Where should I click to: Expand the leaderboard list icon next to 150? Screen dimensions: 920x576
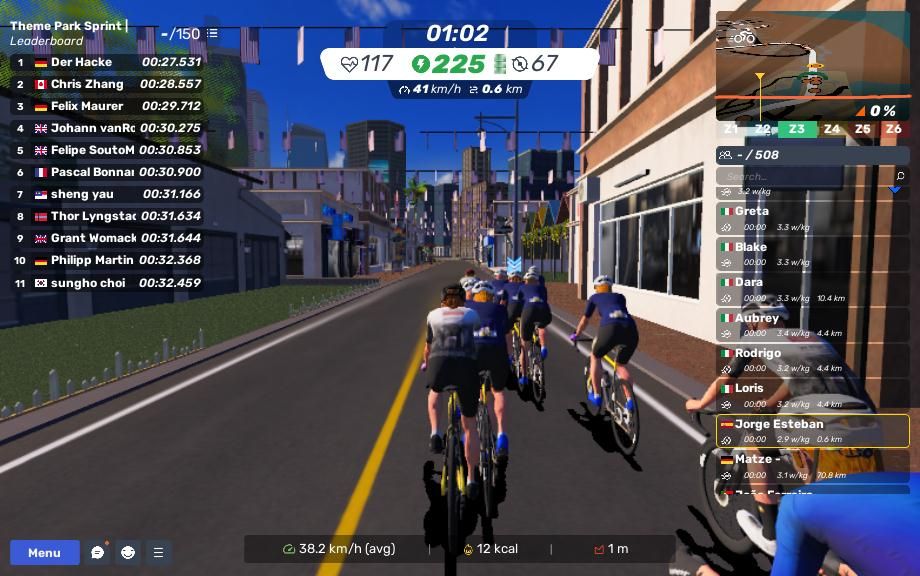coord(212,33)
